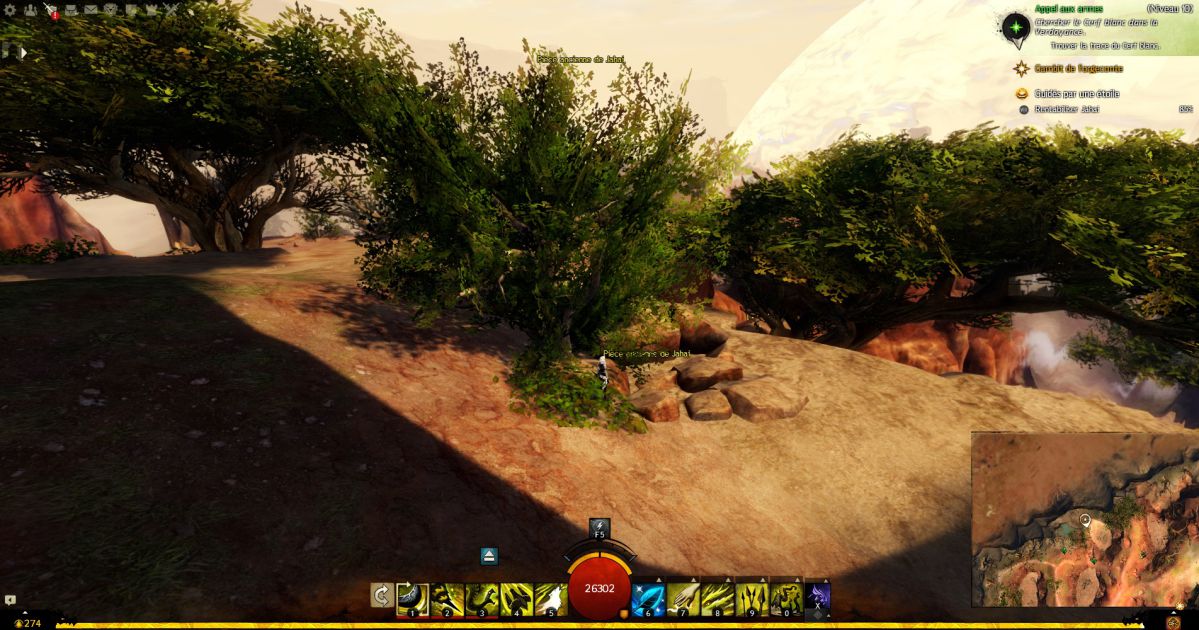The image size is (1199, 630).
Task: Click the minimap in the corner
Action: coord(1084,518)
